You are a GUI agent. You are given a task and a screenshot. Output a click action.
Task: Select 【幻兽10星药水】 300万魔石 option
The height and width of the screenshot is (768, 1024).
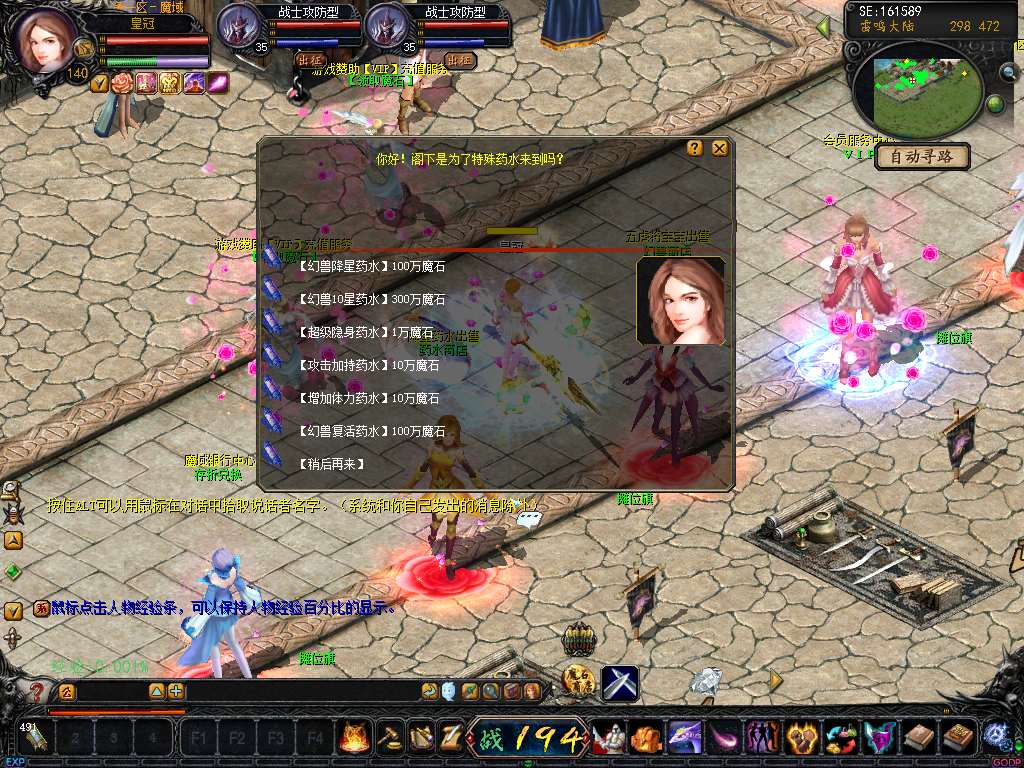[371, 299]
